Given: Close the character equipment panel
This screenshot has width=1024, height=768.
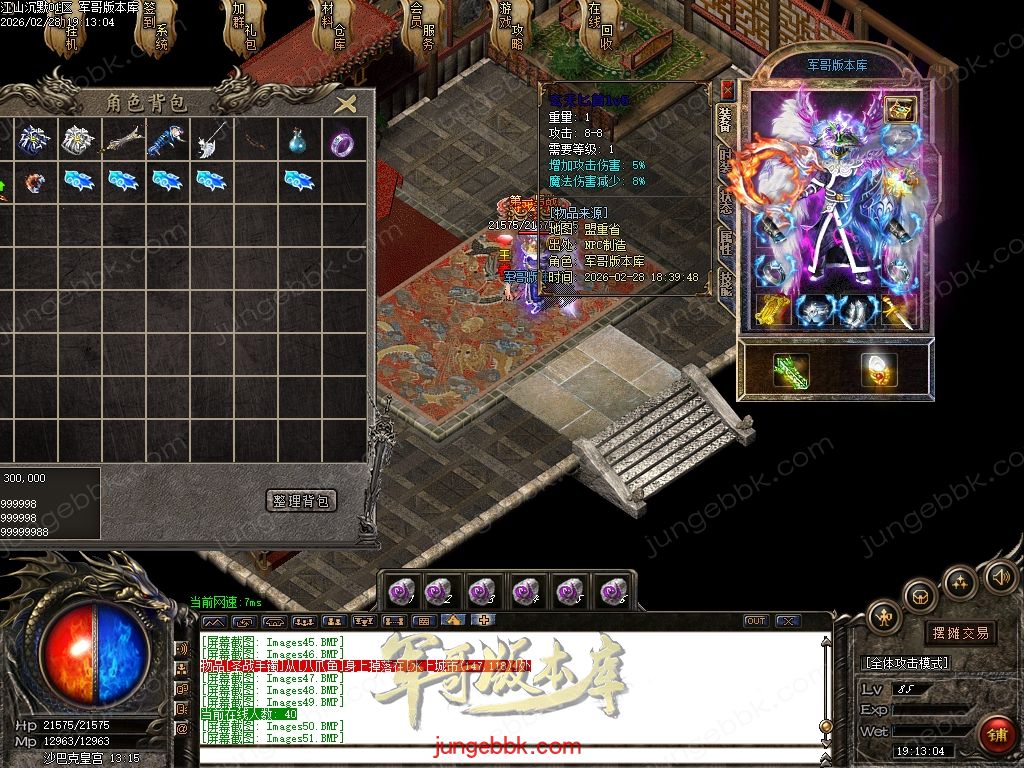Looking at the screenshot, I should (x=727, y=90).
